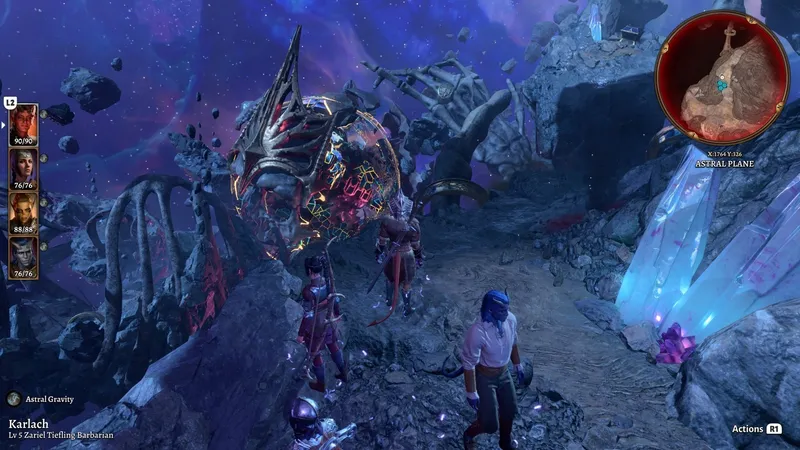Switch to the blue horned character portrait

tap(24, 256)
